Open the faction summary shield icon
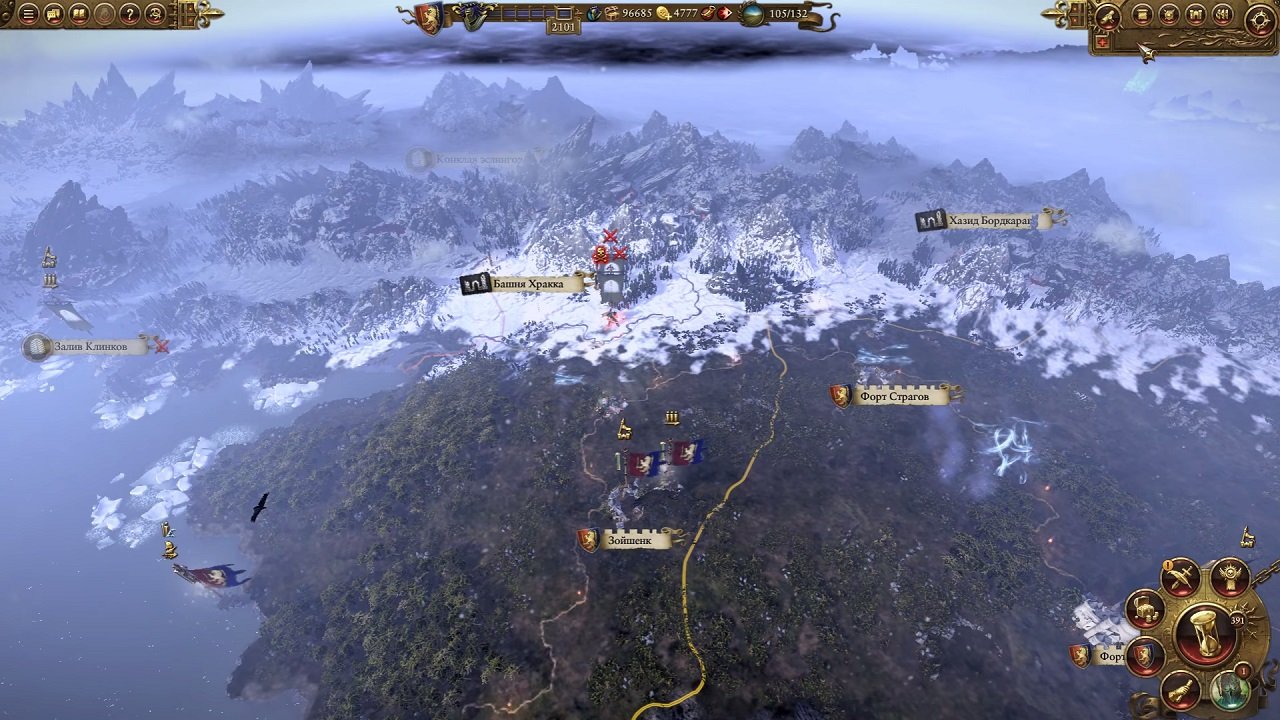The image size is (1280, 720). click(1168, 15)
